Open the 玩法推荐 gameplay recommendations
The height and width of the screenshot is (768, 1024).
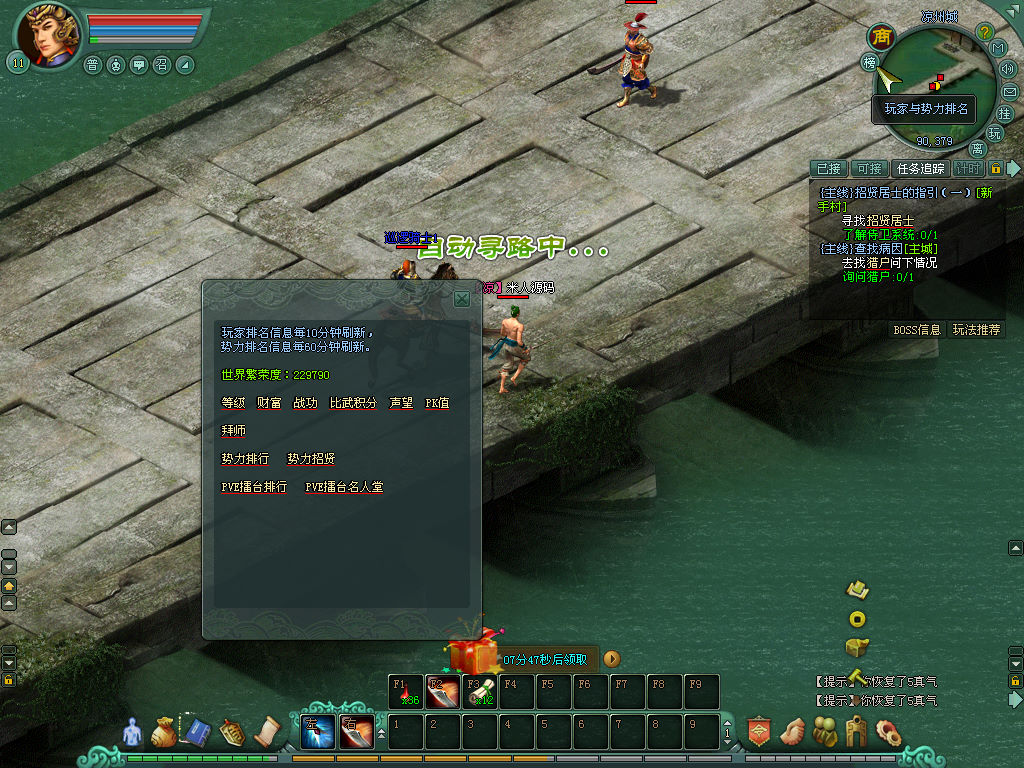tap(976, 329)
